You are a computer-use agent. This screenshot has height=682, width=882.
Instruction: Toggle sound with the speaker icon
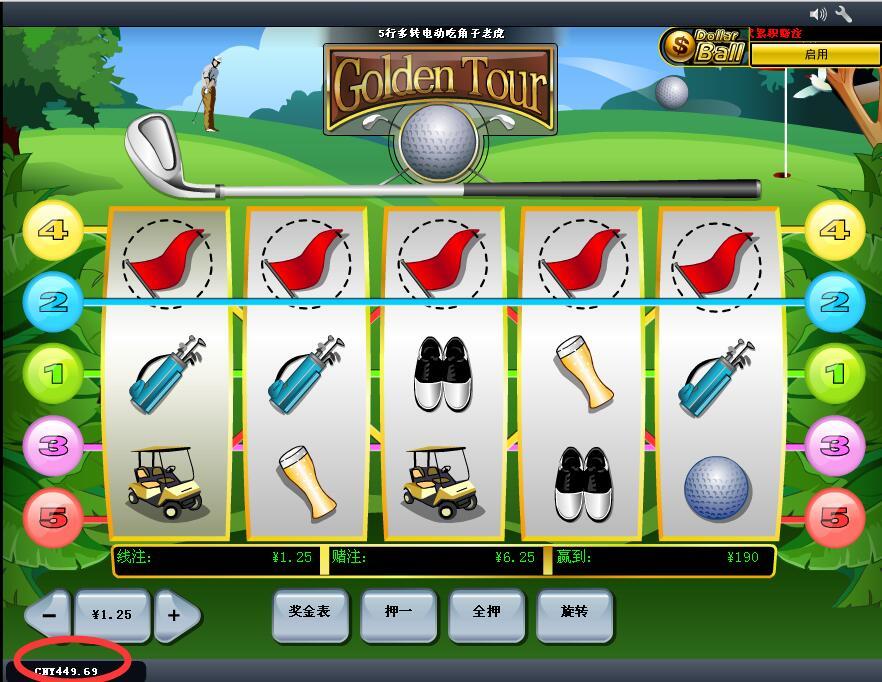tap(818, 14)
